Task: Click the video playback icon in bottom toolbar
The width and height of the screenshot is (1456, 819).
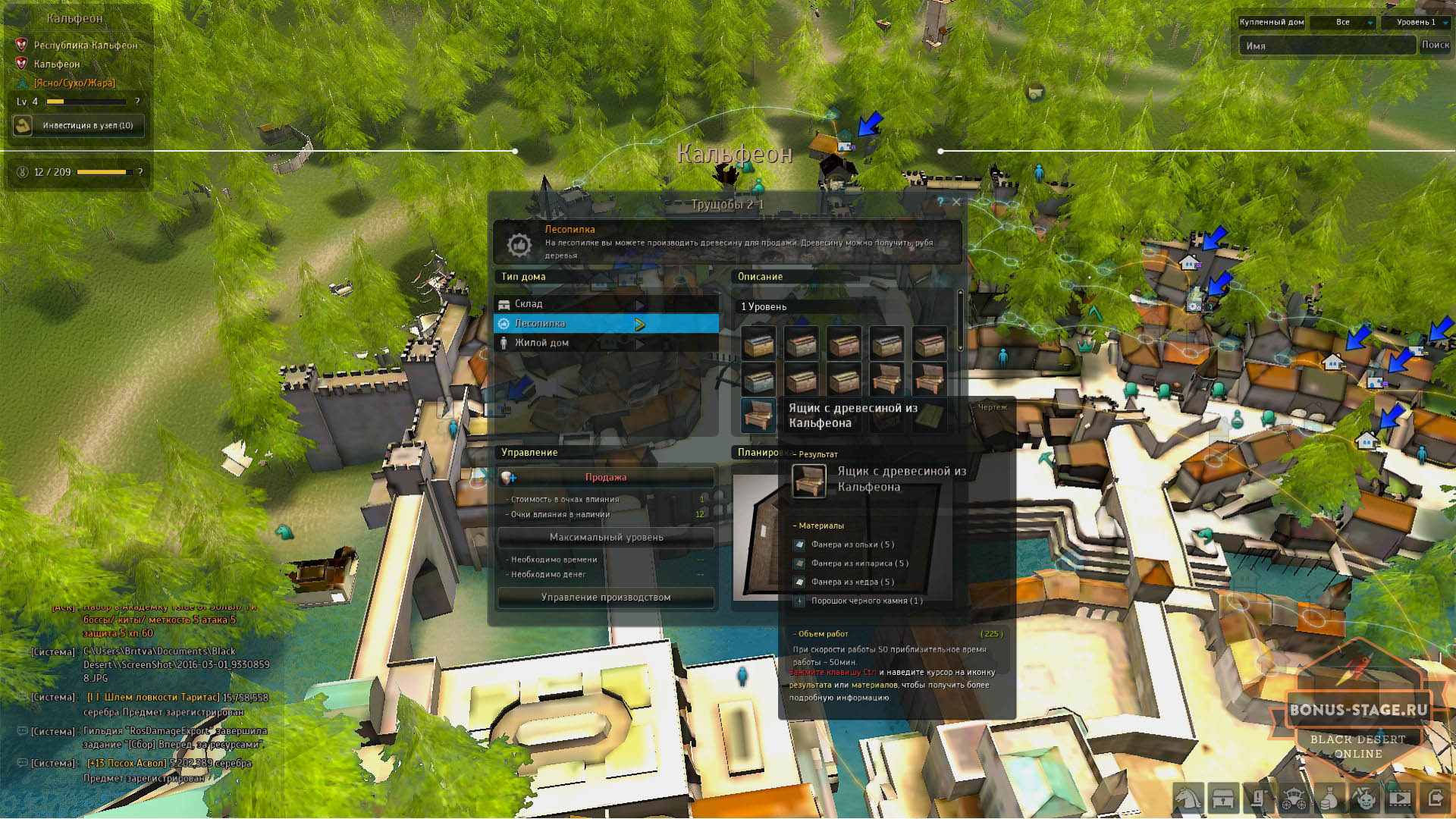Action: 1400,799
